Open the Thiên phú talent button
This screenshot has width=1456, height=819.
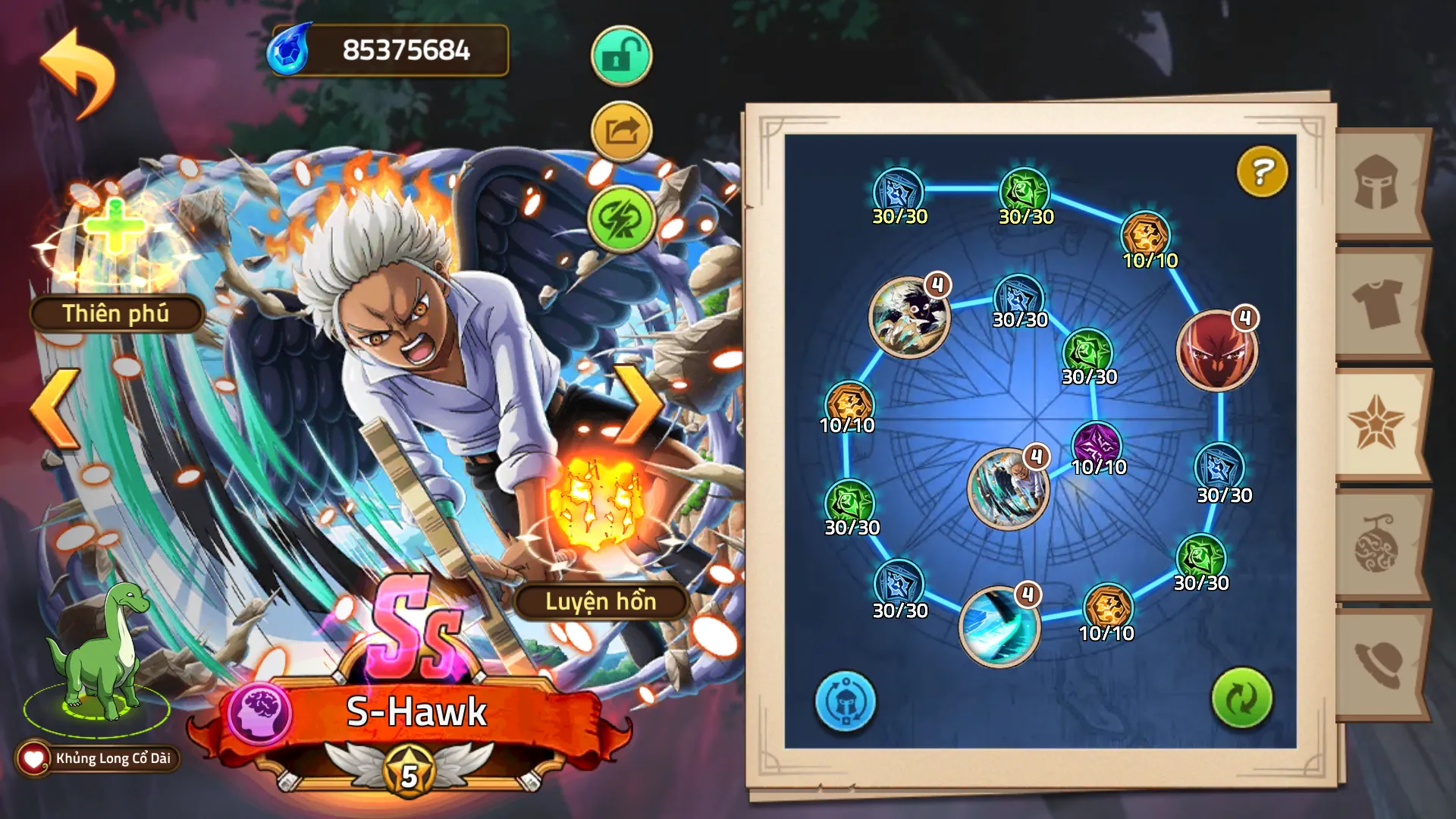[115, 313]
